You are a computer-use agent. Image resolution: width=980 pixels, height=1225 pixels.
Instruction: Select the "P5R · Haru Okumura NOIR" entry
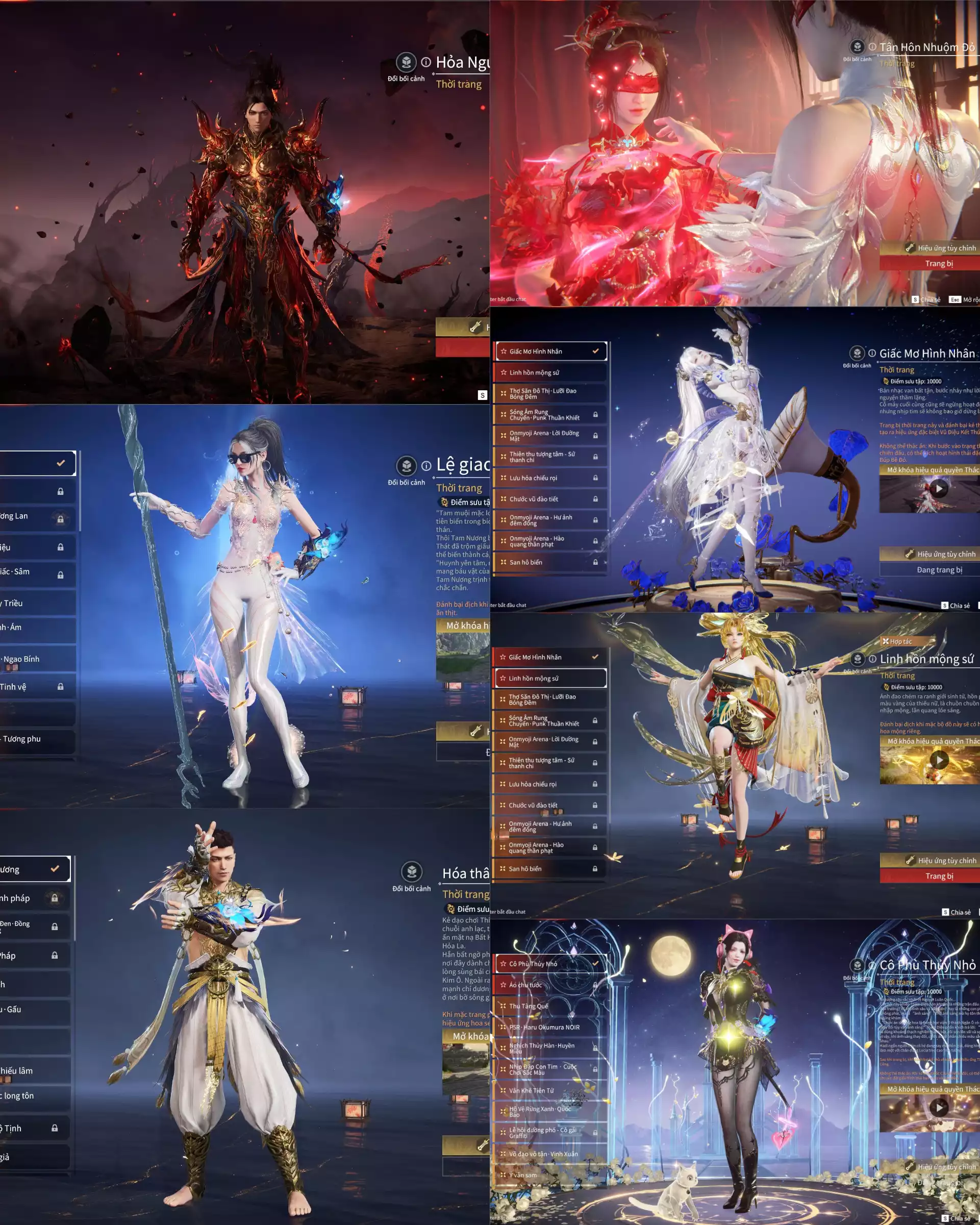pos(545,1027)
